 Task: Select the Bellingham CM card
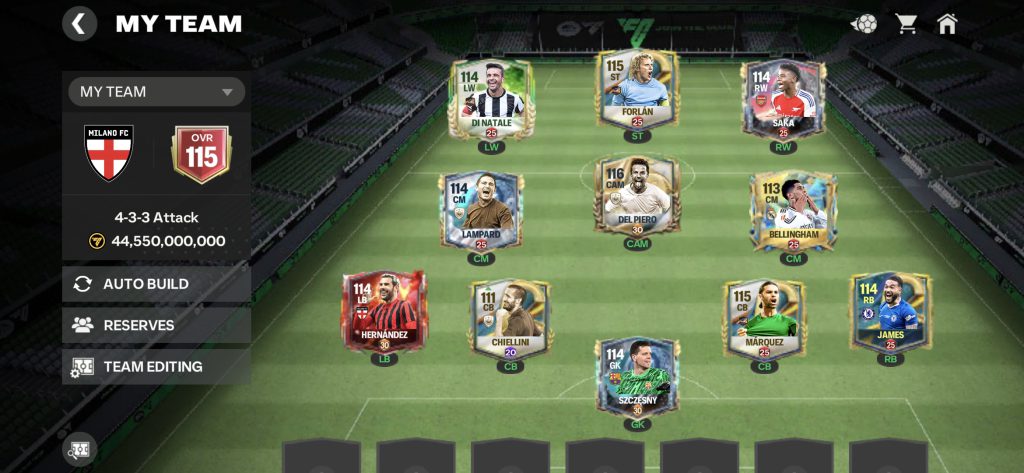793,212
